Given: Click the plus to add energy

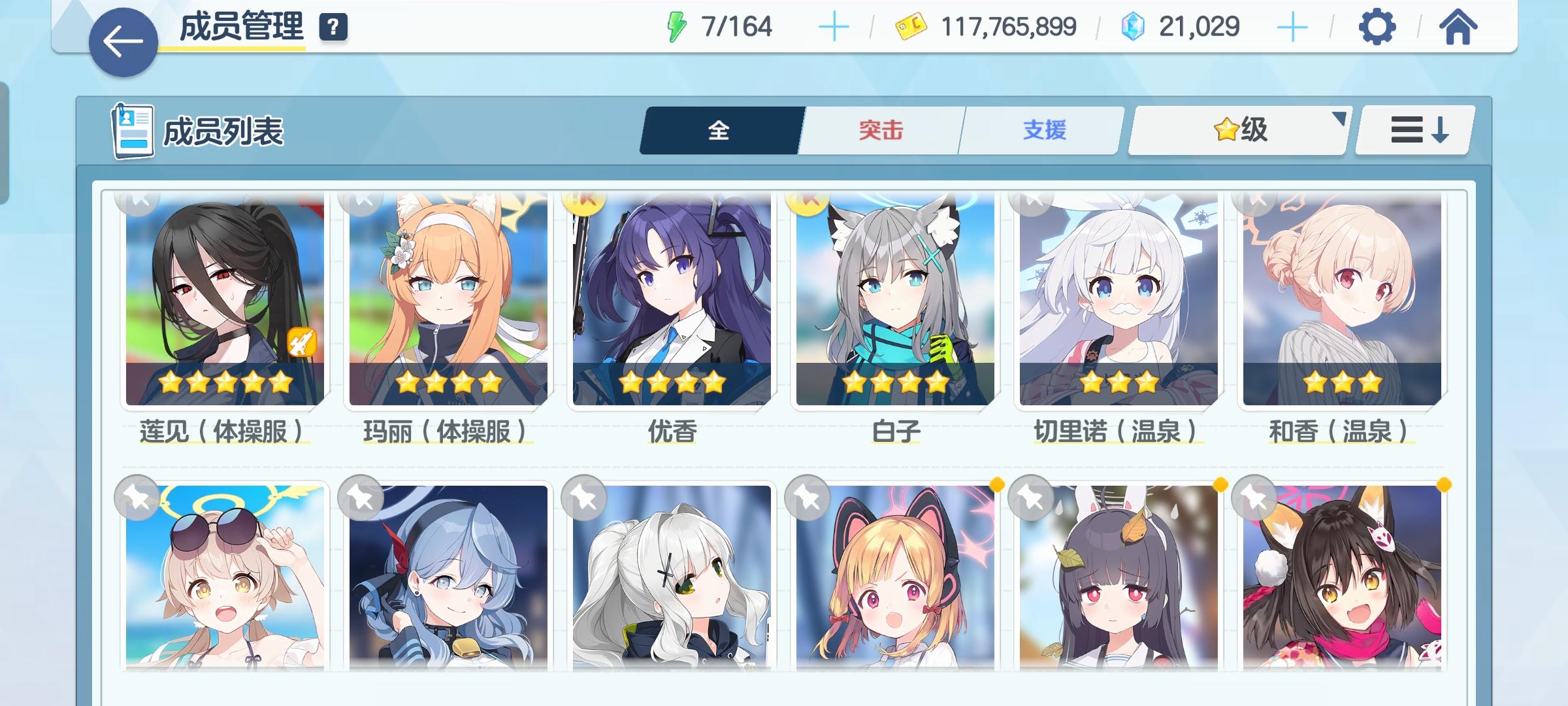Looking at the screenshot, I should click(x=833, y=27).
